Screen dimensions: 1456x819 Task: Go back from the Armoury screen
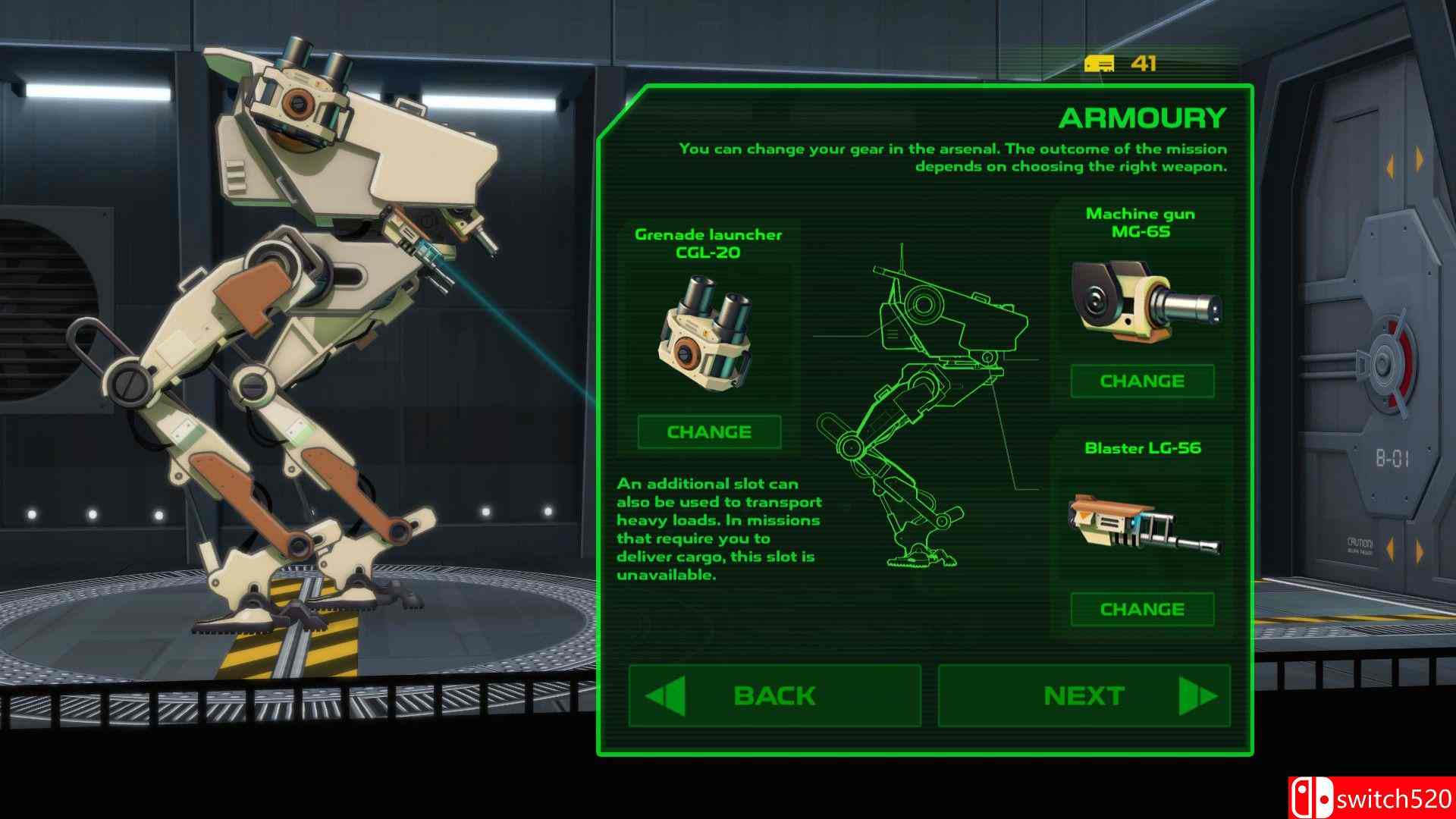[774, 696]
